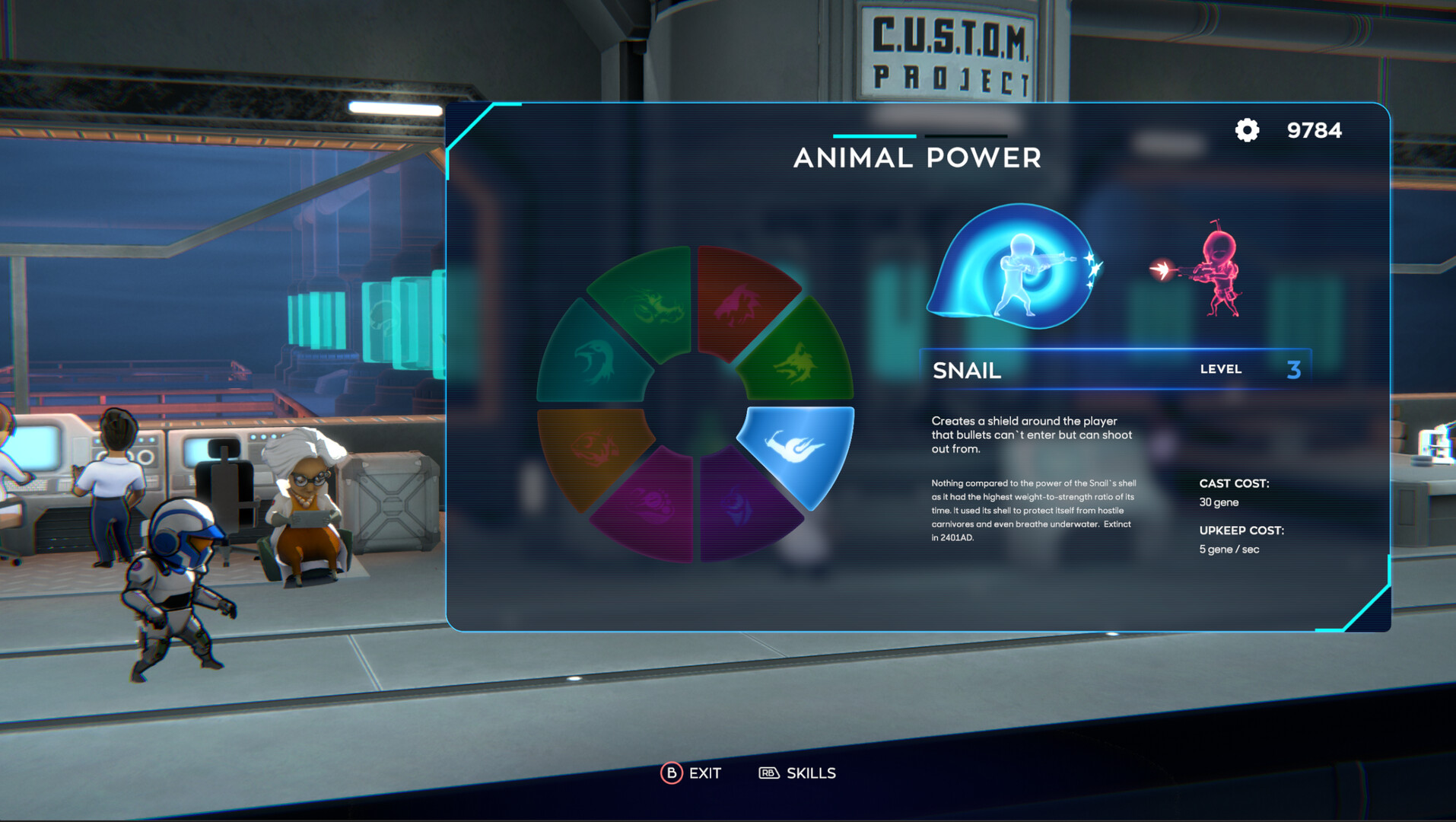Click the Snail shell description text
The width and height of the screenshot is (1456, 822).
point(1031,510)
